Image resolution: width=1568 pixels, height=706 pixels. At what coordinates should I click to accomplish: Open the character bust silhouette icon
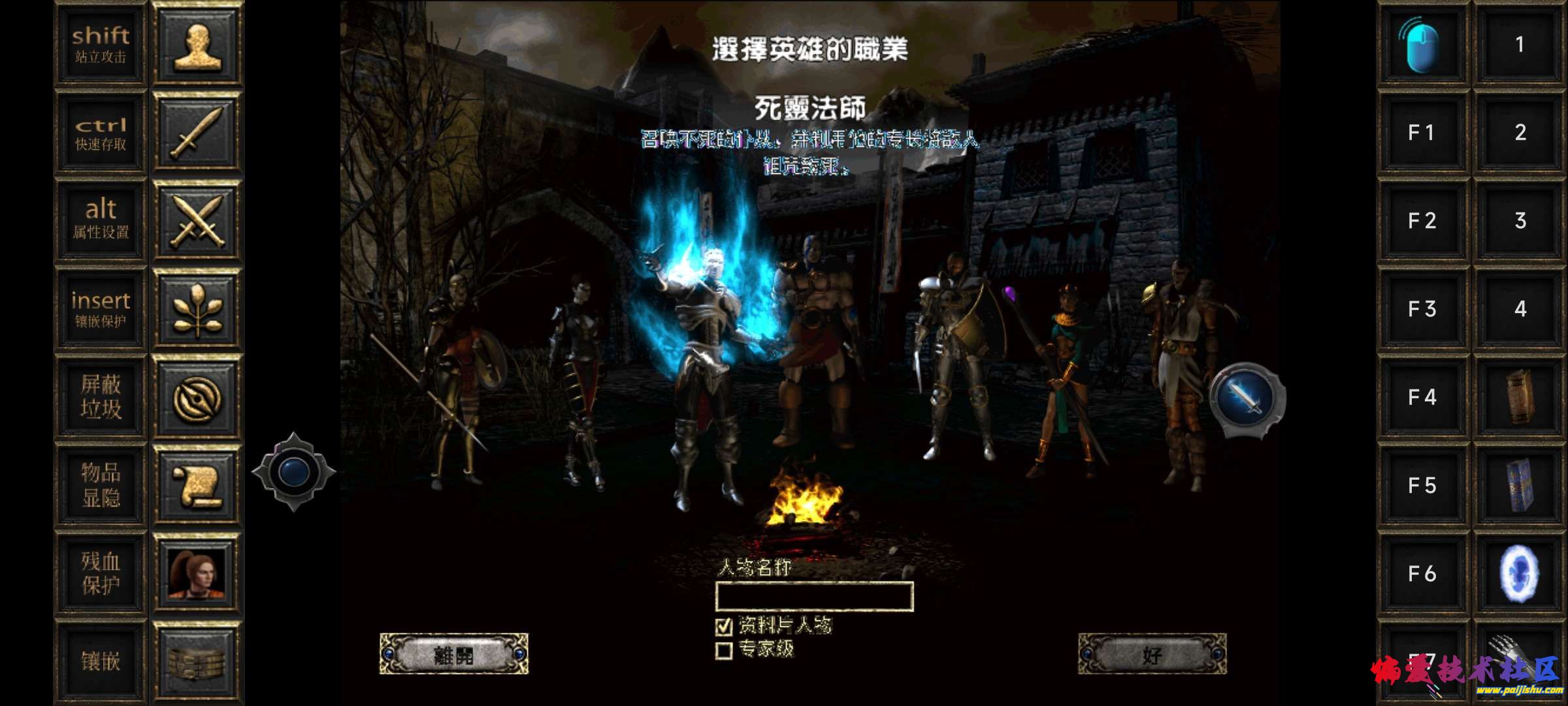tap(197, 44)
